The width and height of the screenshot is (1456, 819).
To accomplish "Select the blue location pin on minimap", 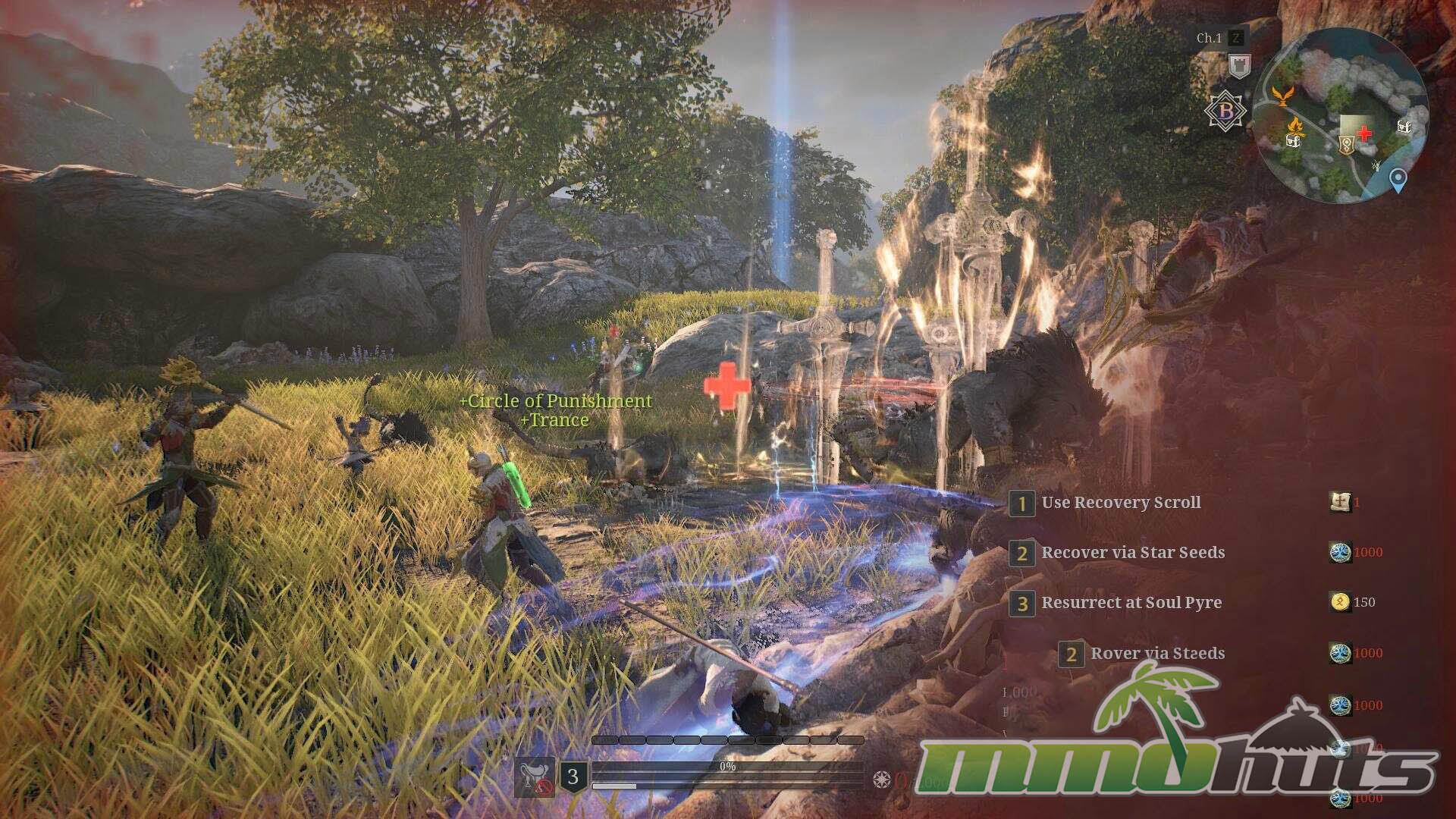I will (1398, 180).
